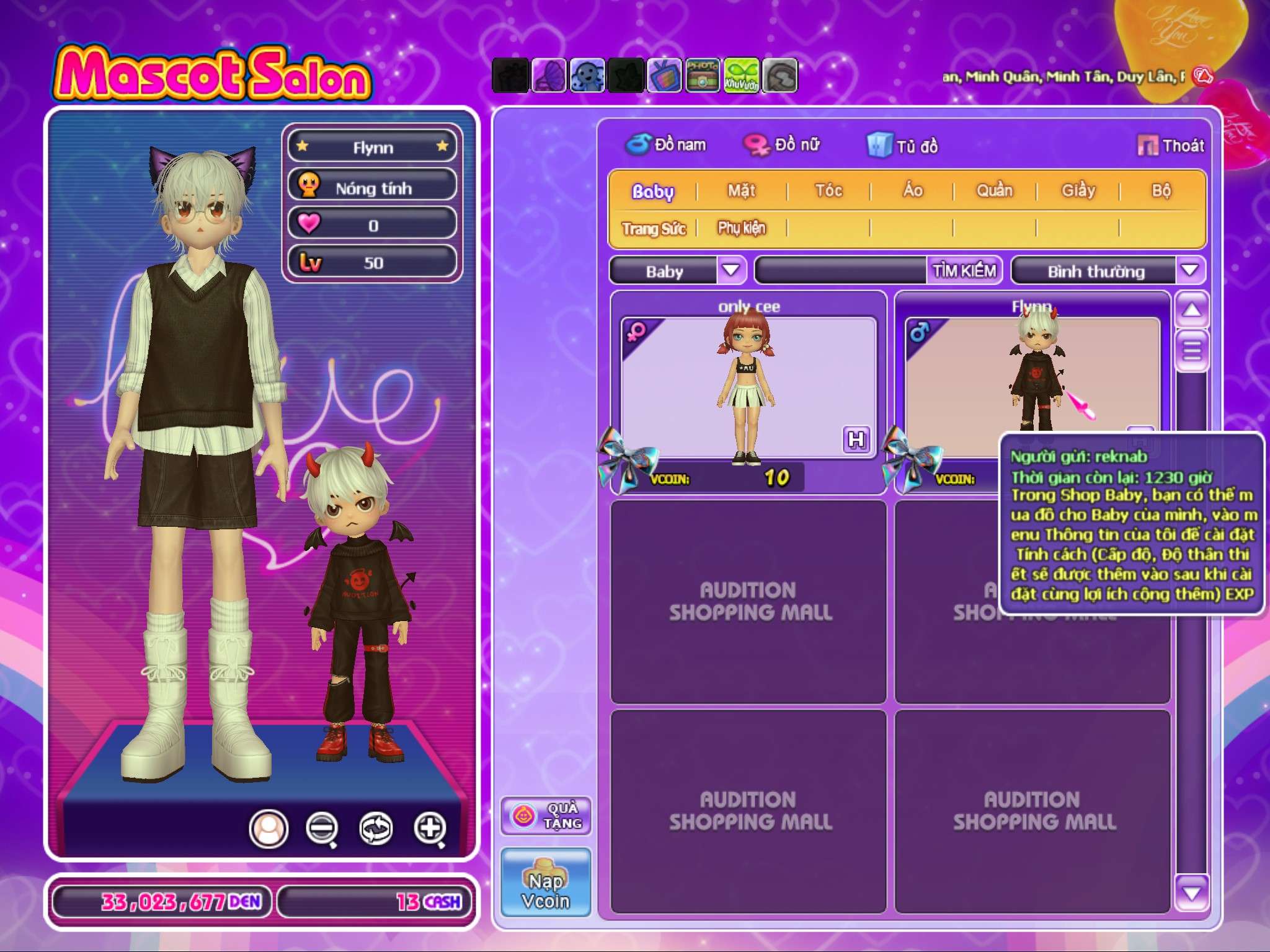
Task: Switch to the Đồ nữ female clothing section
Action: (783, 144)
